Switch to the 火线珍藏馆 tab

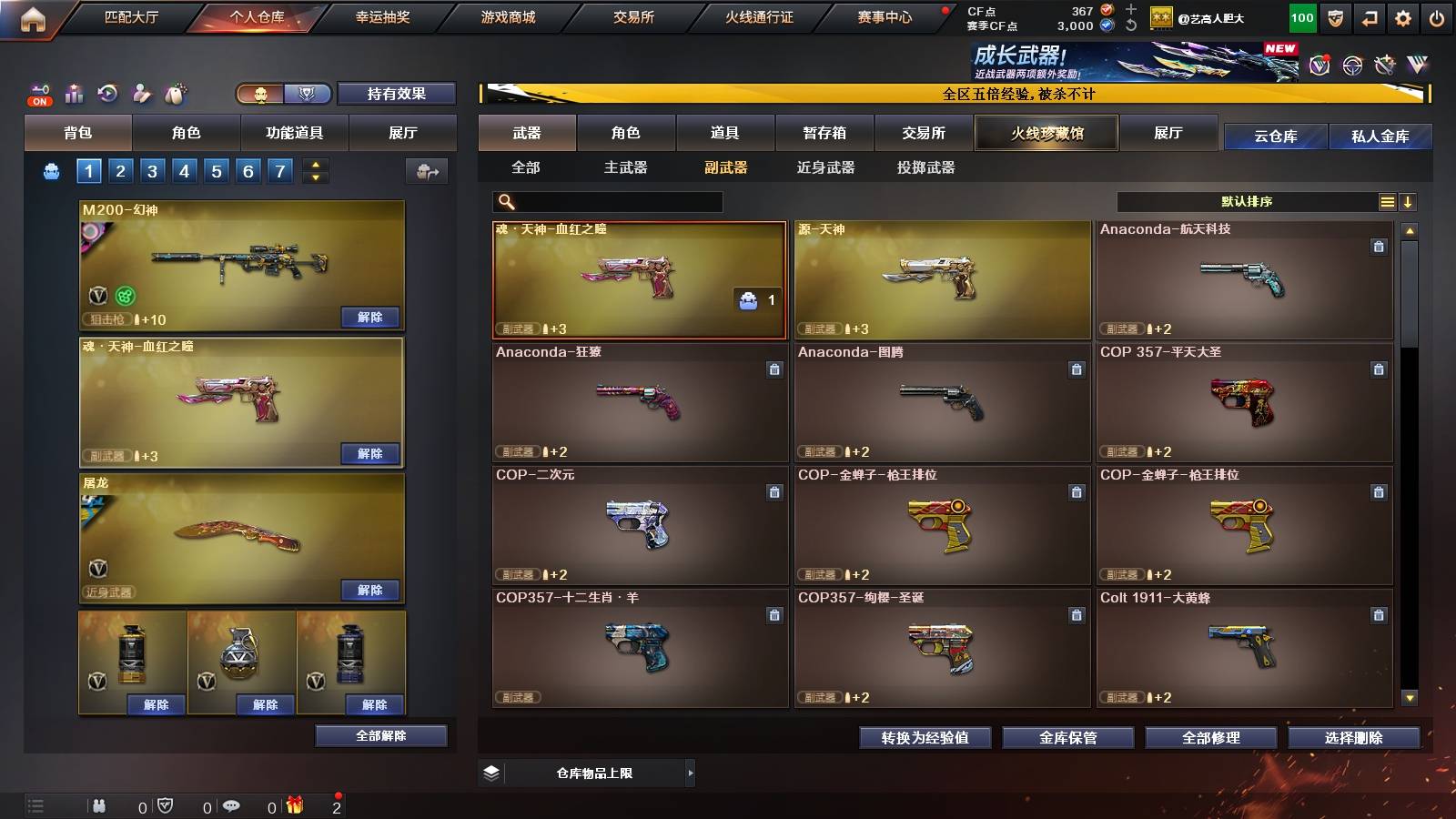pos(1046,133)
